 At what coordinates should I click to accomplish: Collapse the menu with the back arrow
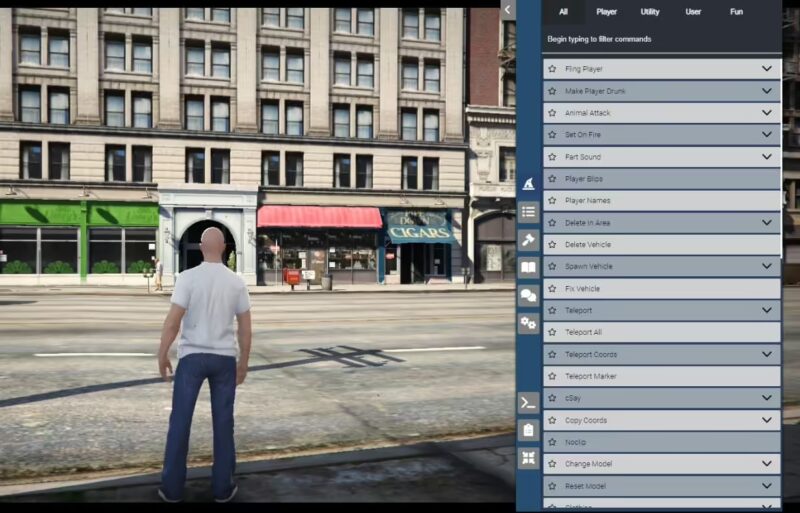(508, 10)
